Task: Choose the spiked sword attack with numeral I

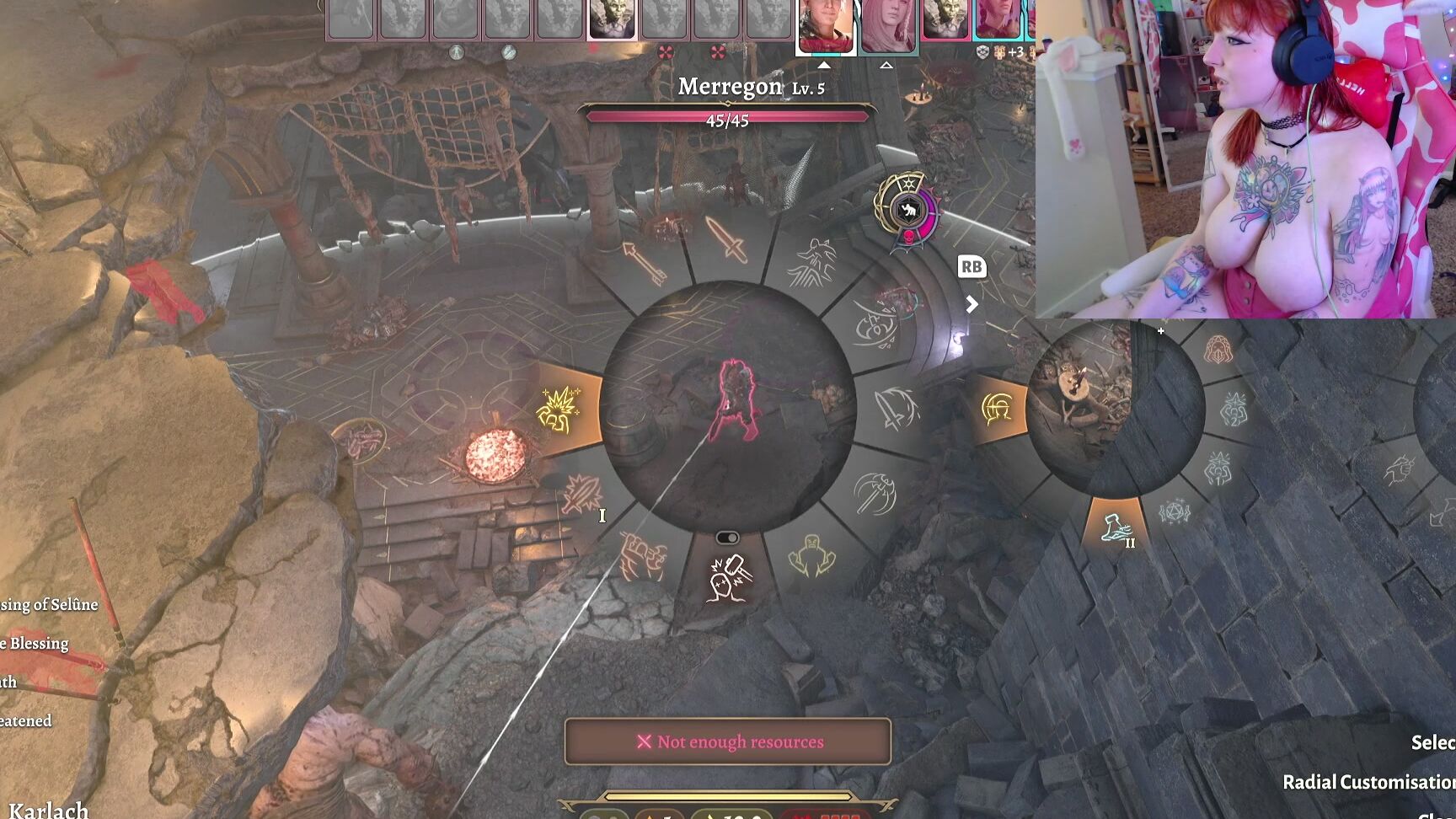Action: click(581, 494)
